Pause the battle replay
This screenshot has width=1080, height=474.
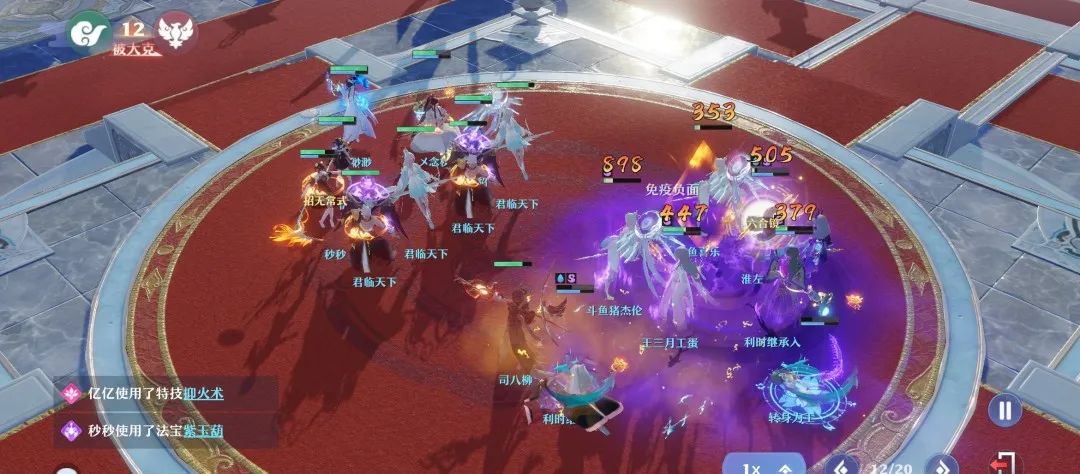click(x=1005, y=411)
